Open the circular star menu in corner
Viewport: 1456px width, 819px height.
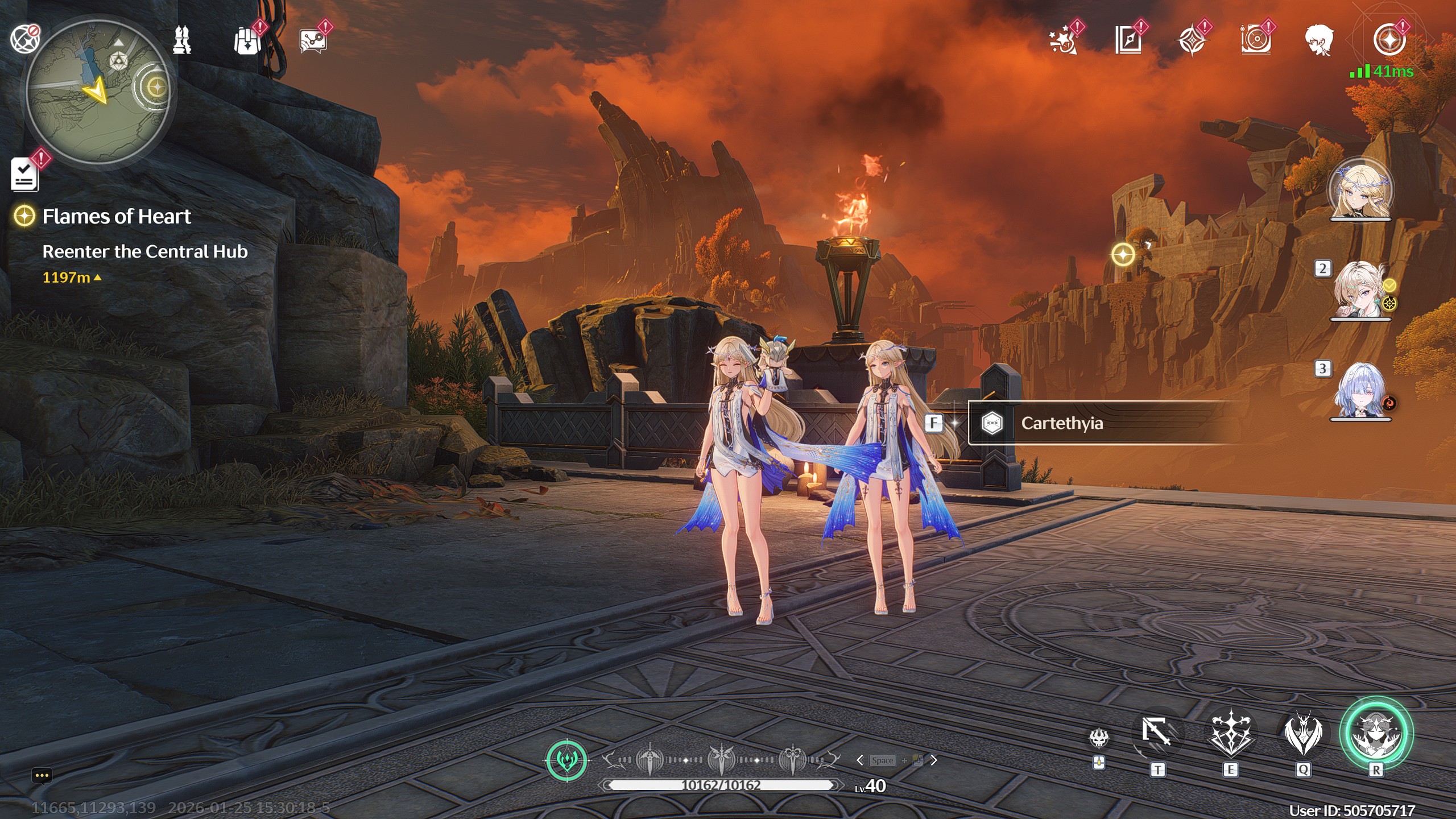(1389, 41)
